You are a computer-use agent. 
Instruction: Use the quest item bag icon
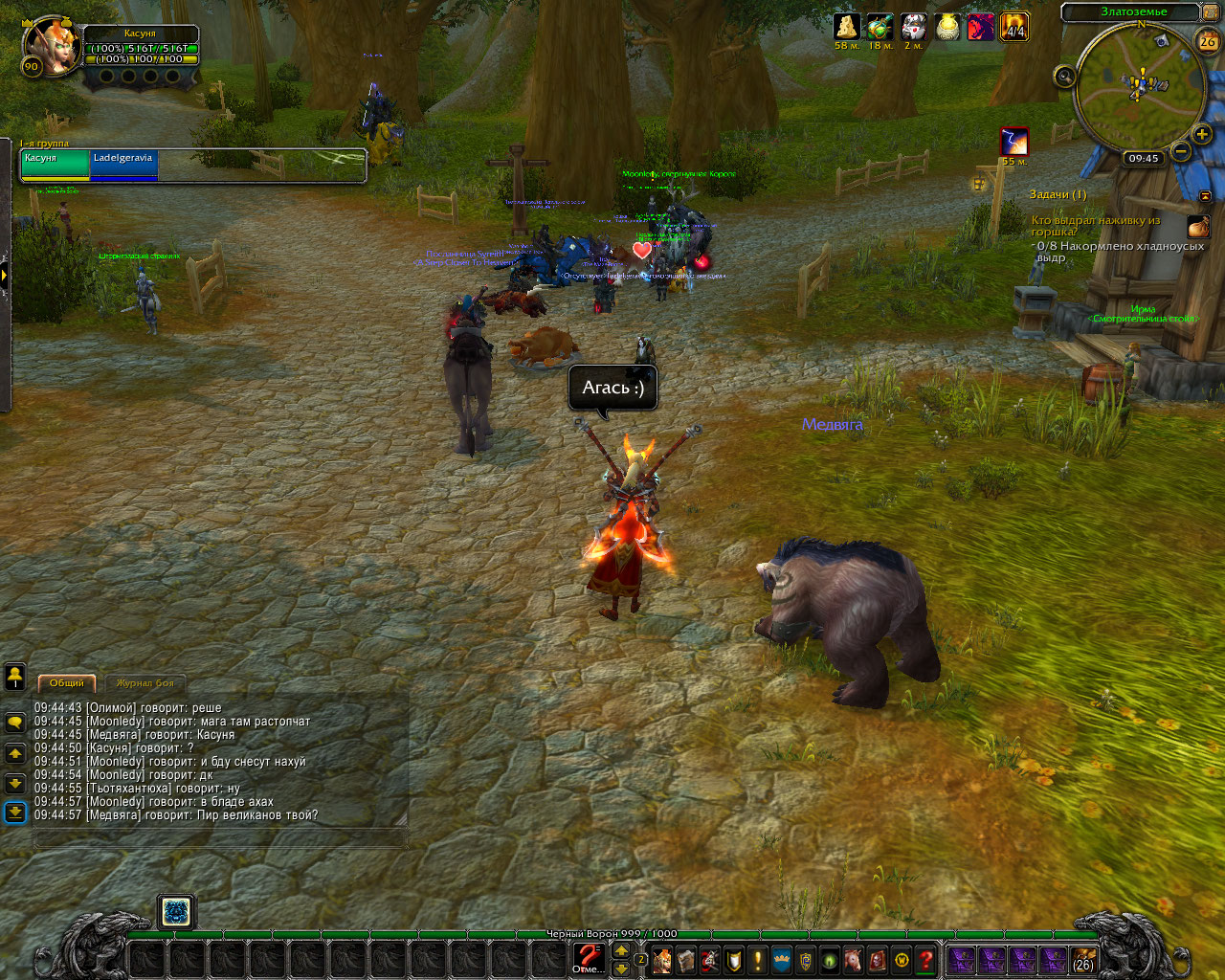(1198, 227)
